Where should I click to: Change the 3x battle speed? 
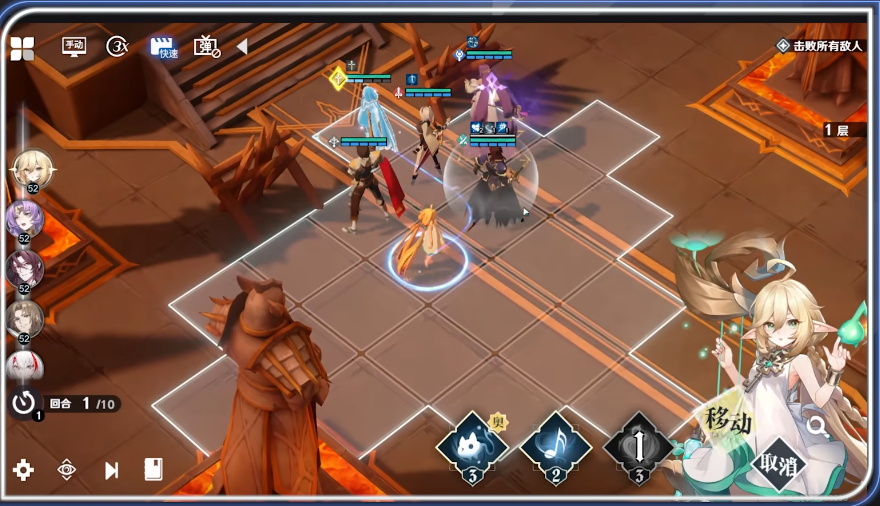coord(118,46)
